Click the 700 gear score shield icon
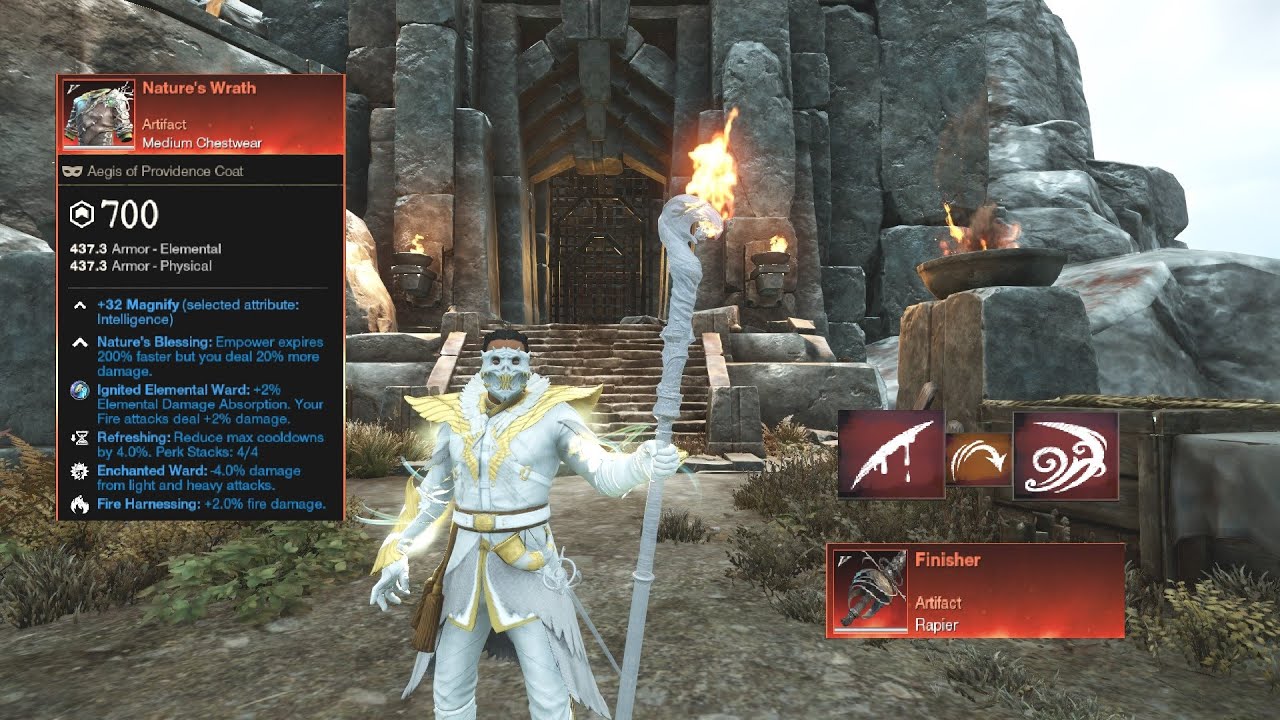Image resolution: width=1280 pixels, height=720 pixels. 81,214
